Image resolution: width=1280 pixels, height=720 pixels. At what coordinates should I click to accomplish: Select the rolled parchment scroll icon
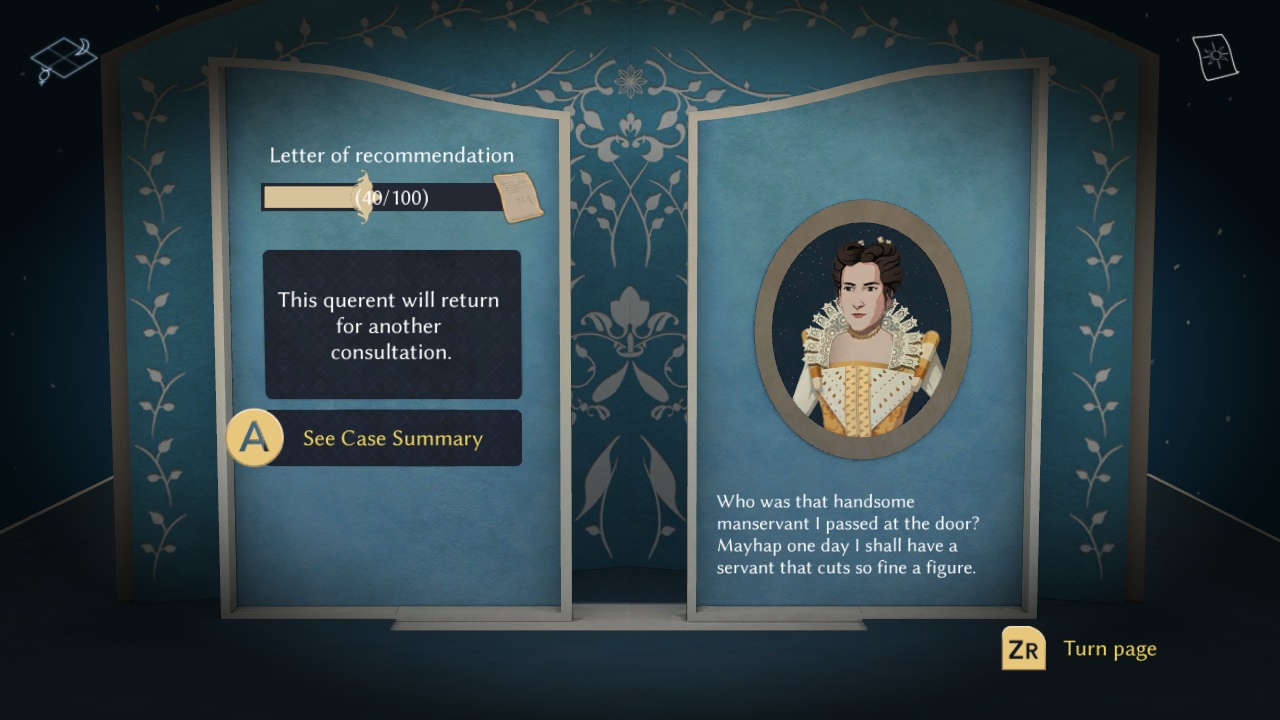[518, 195]
